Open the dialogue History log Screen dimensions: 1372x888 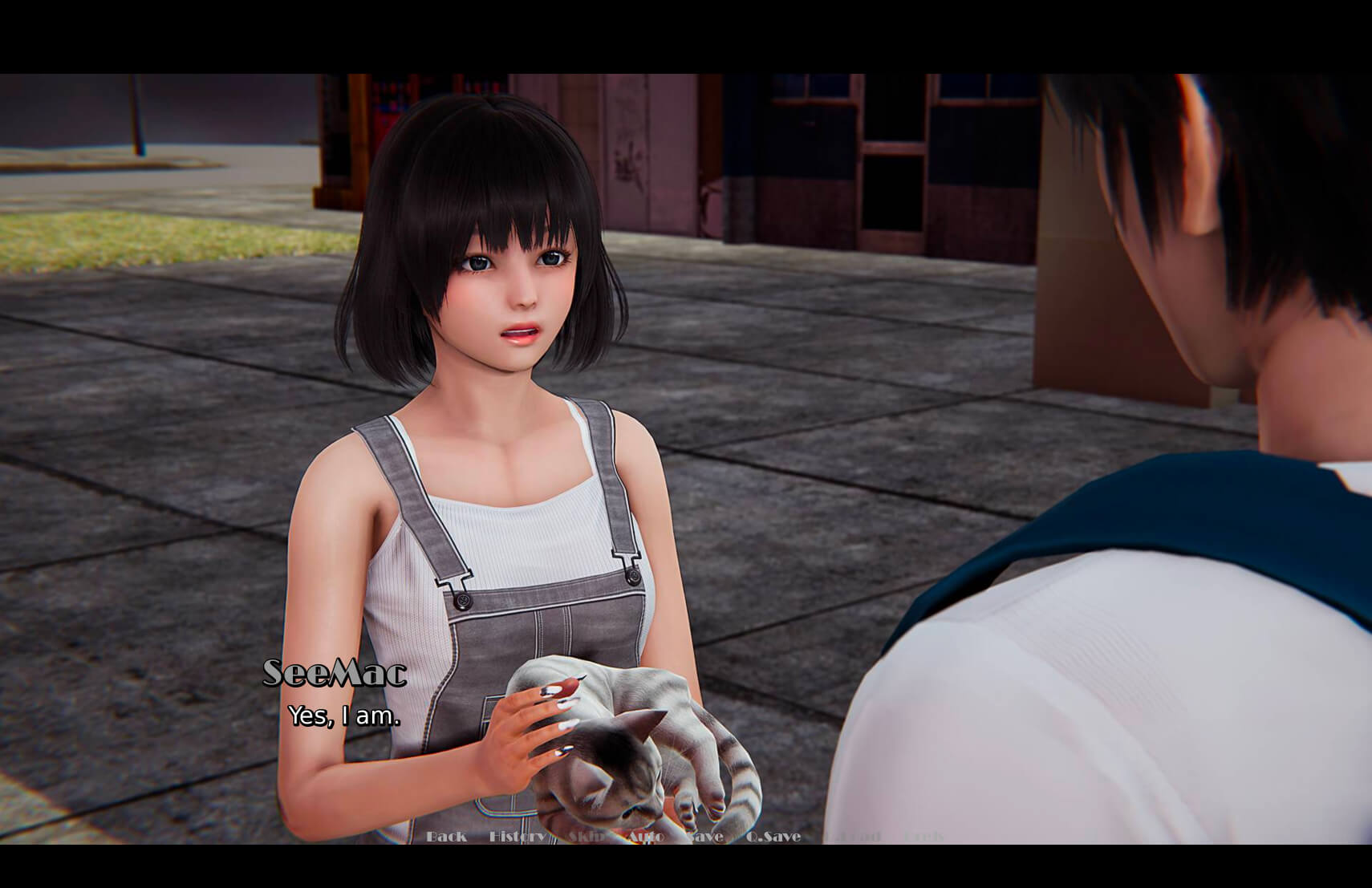(517, 837)
